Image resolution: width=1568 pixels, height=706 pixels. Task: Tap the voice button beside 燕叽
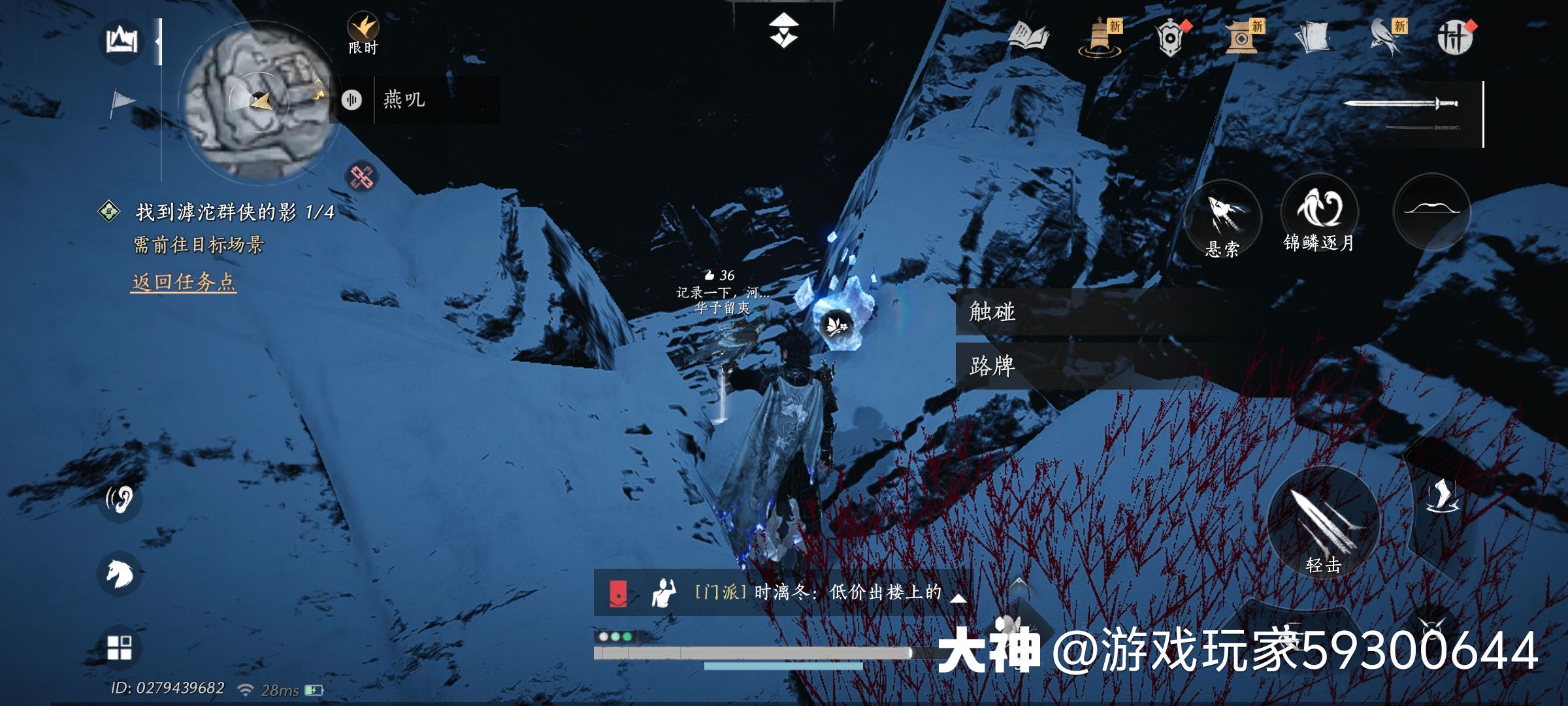(x=351, y=100)
